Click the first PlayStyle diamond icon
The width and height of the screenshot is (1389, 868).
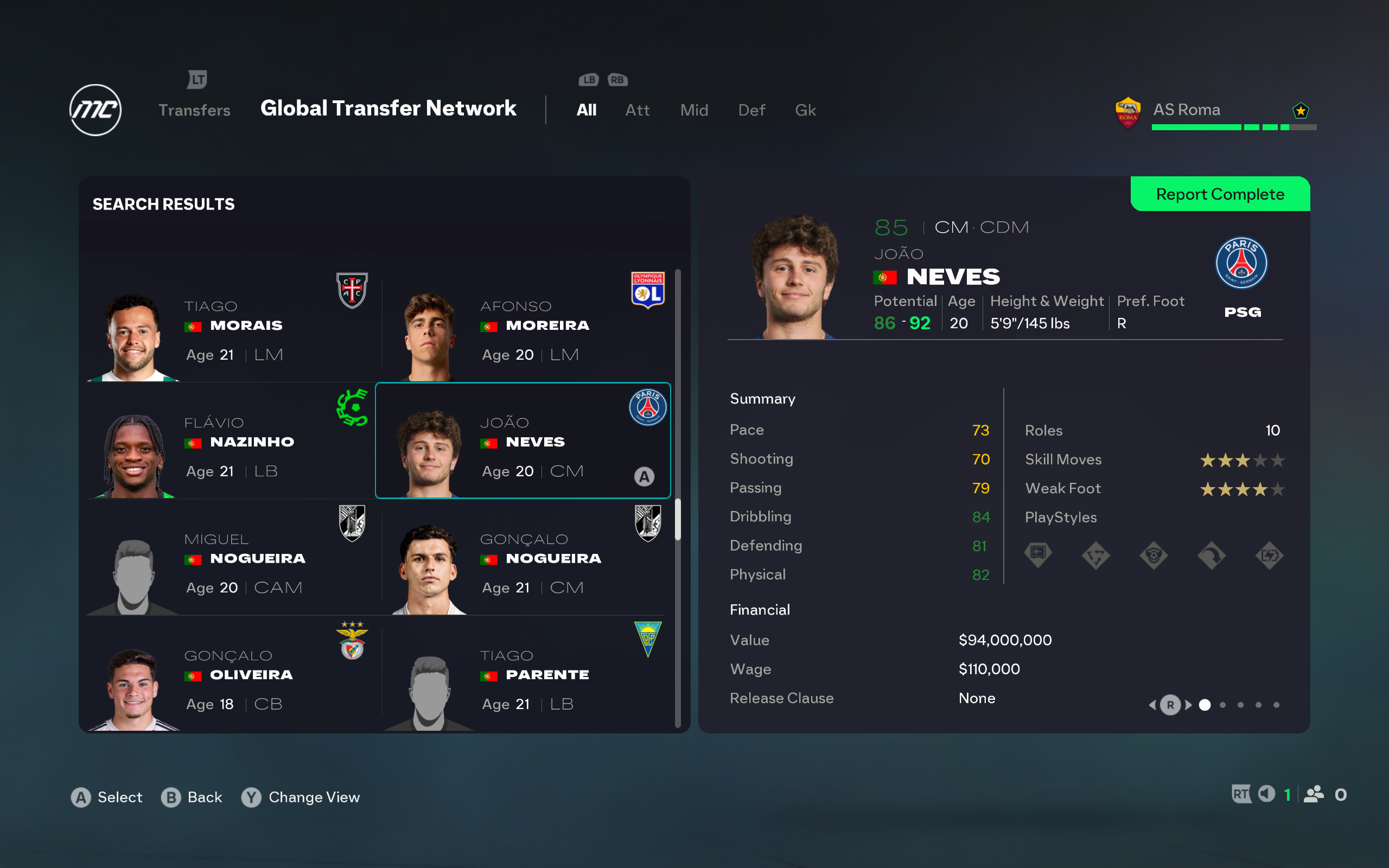click(1039, 554)
